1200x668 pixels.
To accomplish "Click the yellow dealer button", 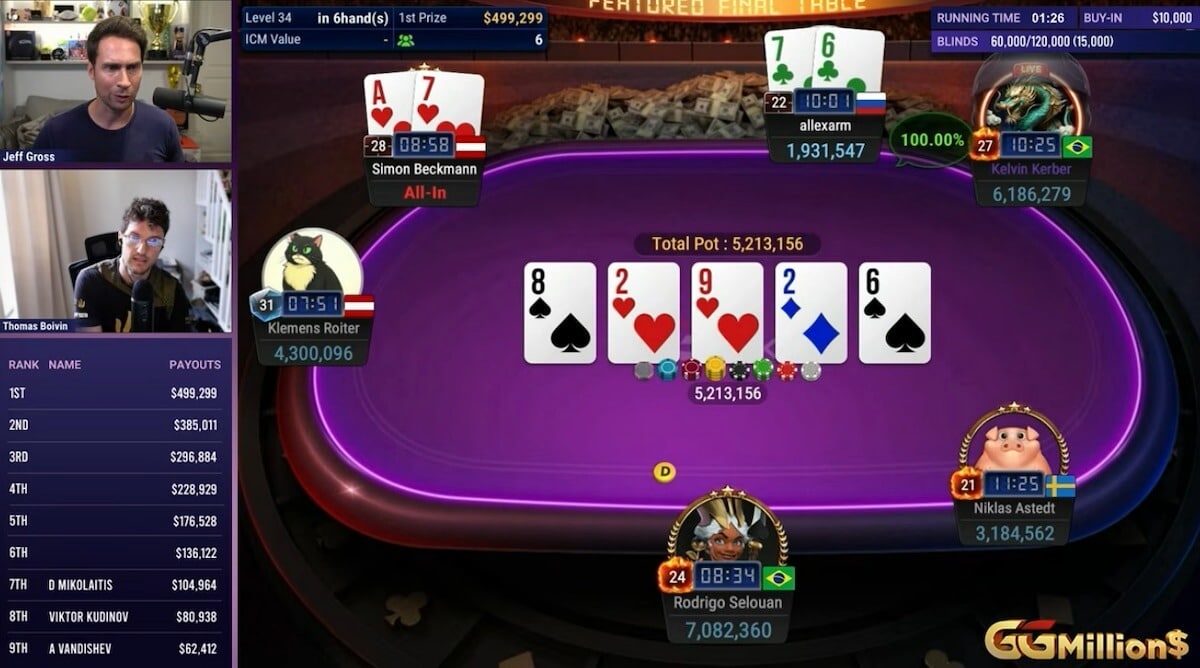I will 664,471.
